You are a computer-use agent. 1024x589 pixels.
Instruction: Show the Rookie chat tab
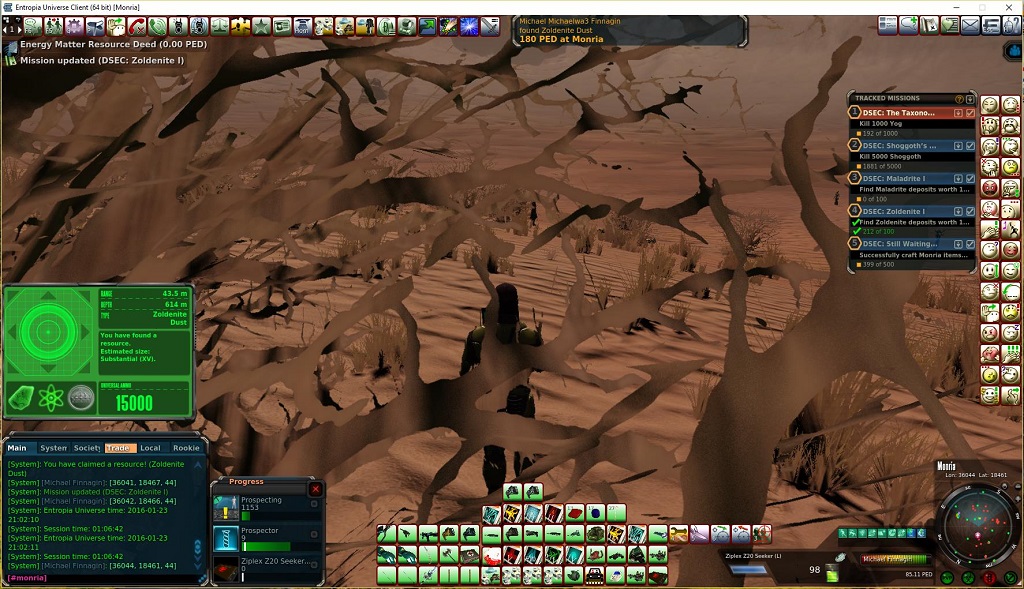[x=186, y=448]
